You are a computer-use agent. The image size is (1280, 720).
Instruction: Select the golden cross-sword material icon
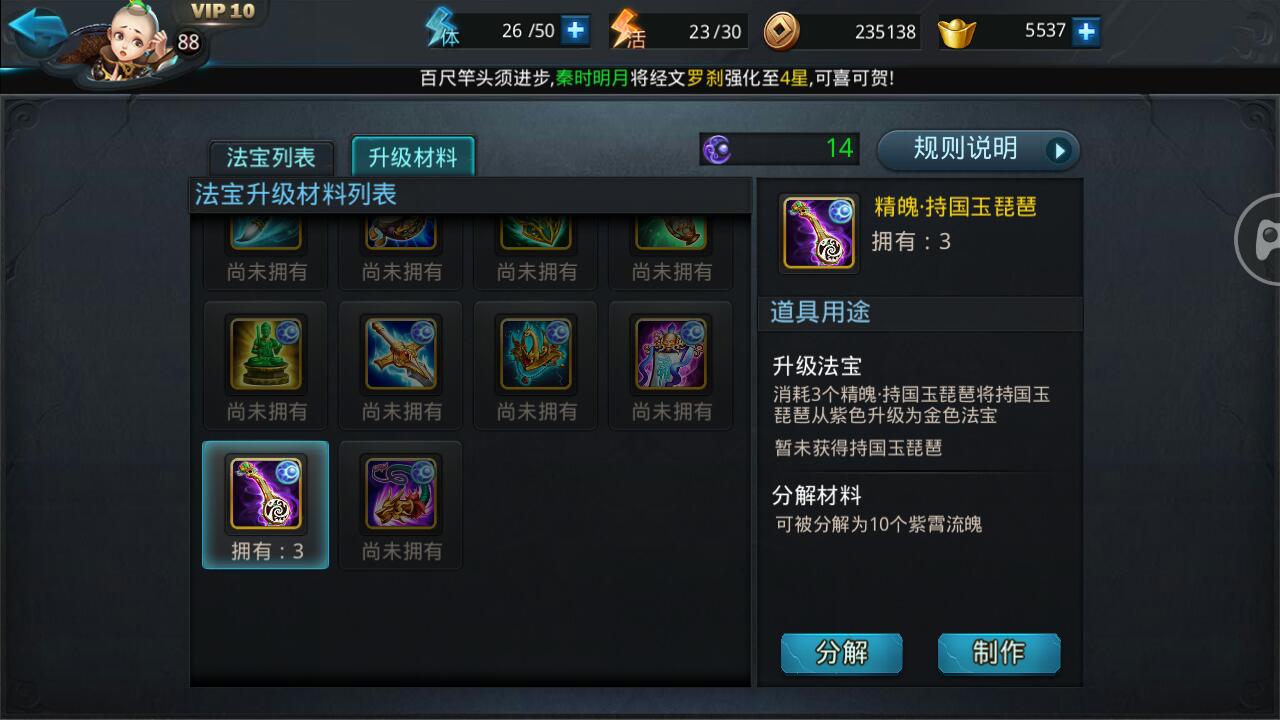tap(400, 355)
